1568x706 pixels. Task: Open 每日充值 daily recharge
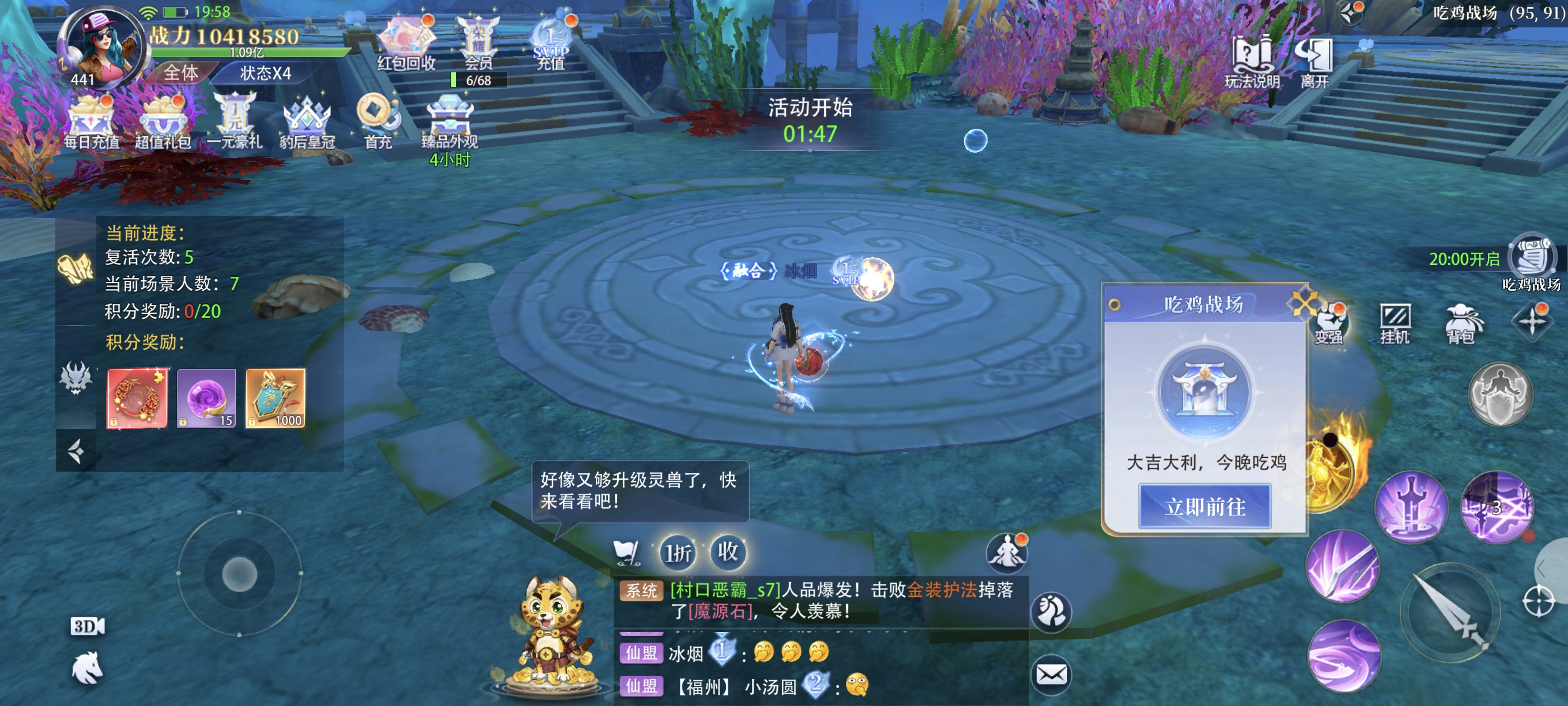tap(91, 122)
